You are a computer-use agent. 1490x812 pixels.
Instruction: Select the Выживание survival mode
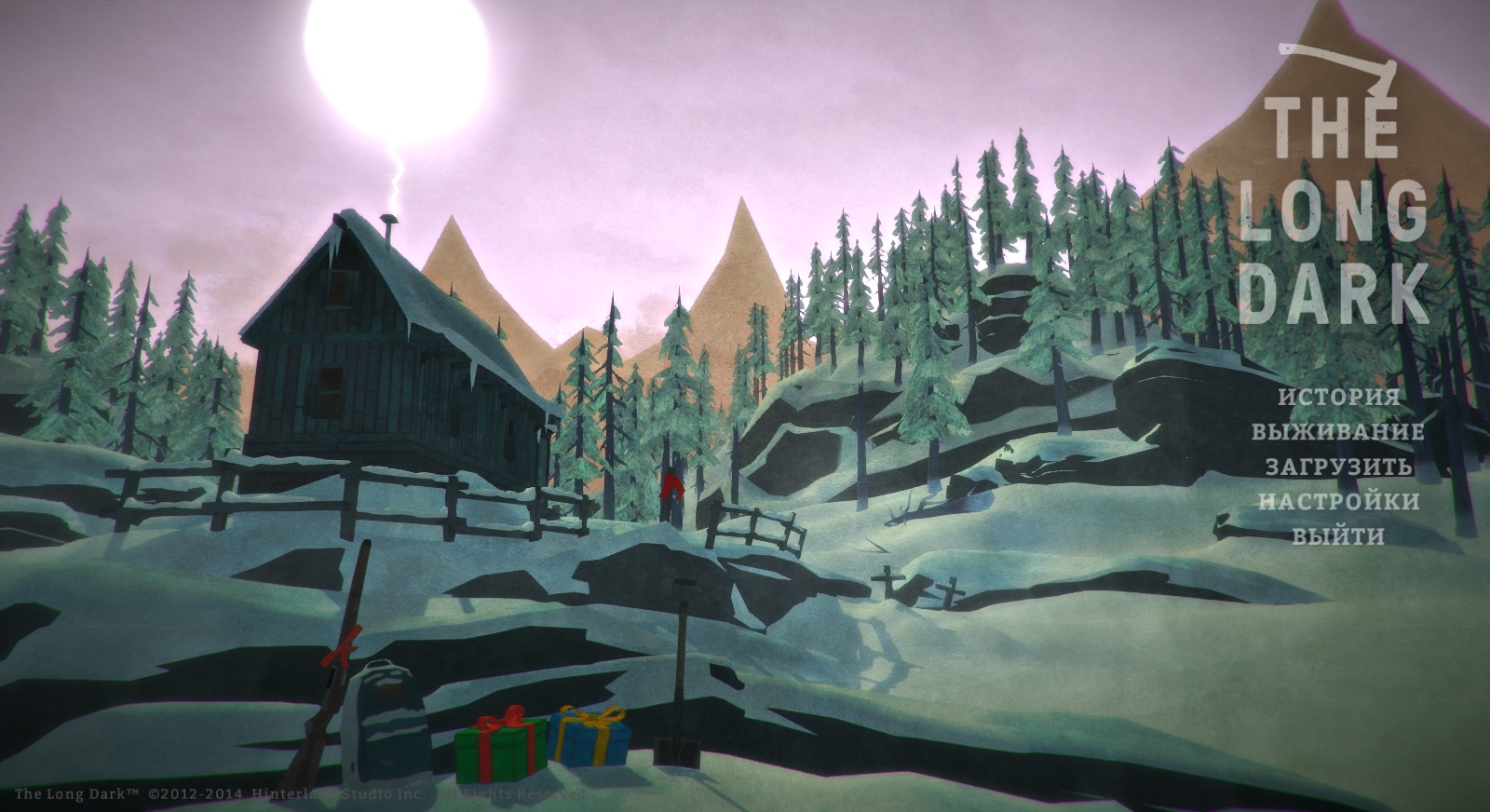[1338, 432]
